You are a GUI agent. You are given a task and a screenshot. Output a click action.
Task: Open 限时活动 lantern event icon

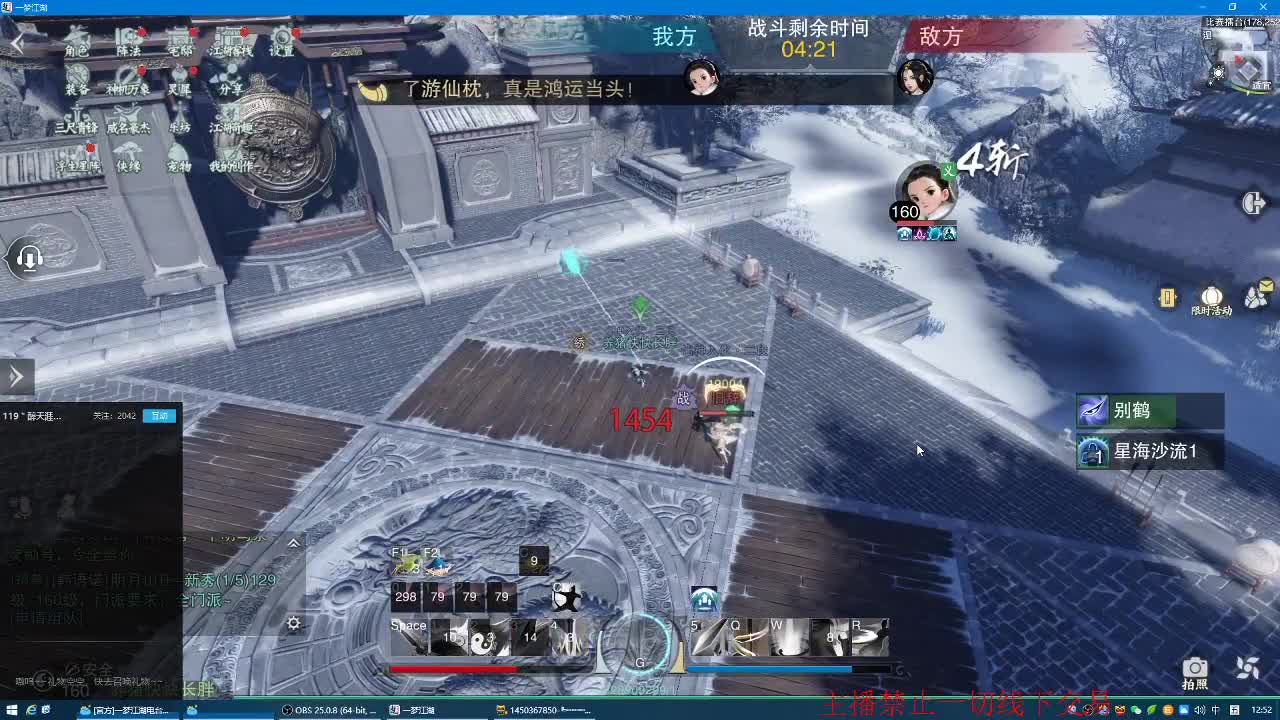point(1212,296)
